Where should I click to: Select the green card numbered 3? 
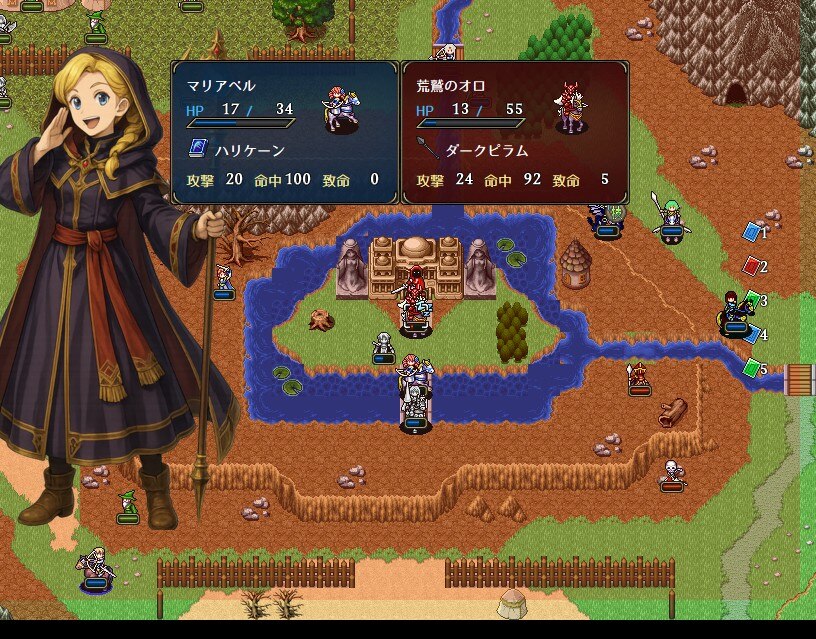point(753,299)
